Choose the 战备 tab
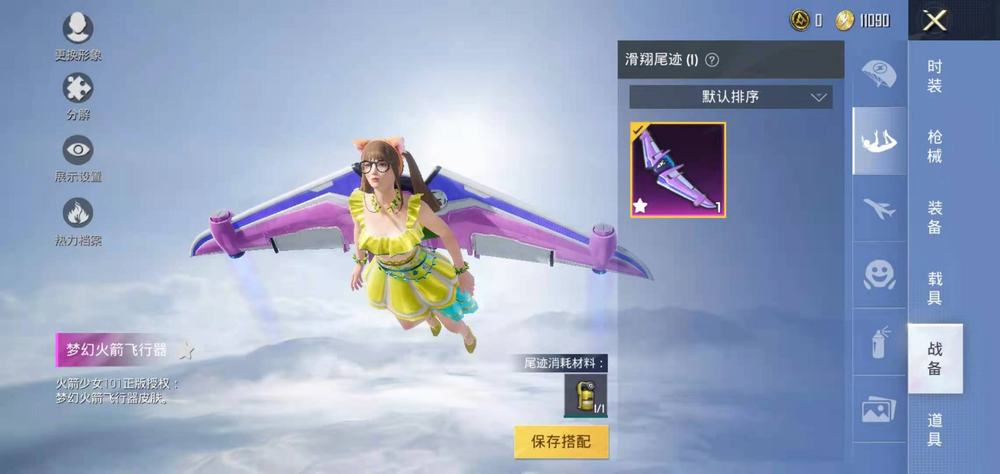 pos(935,358)
